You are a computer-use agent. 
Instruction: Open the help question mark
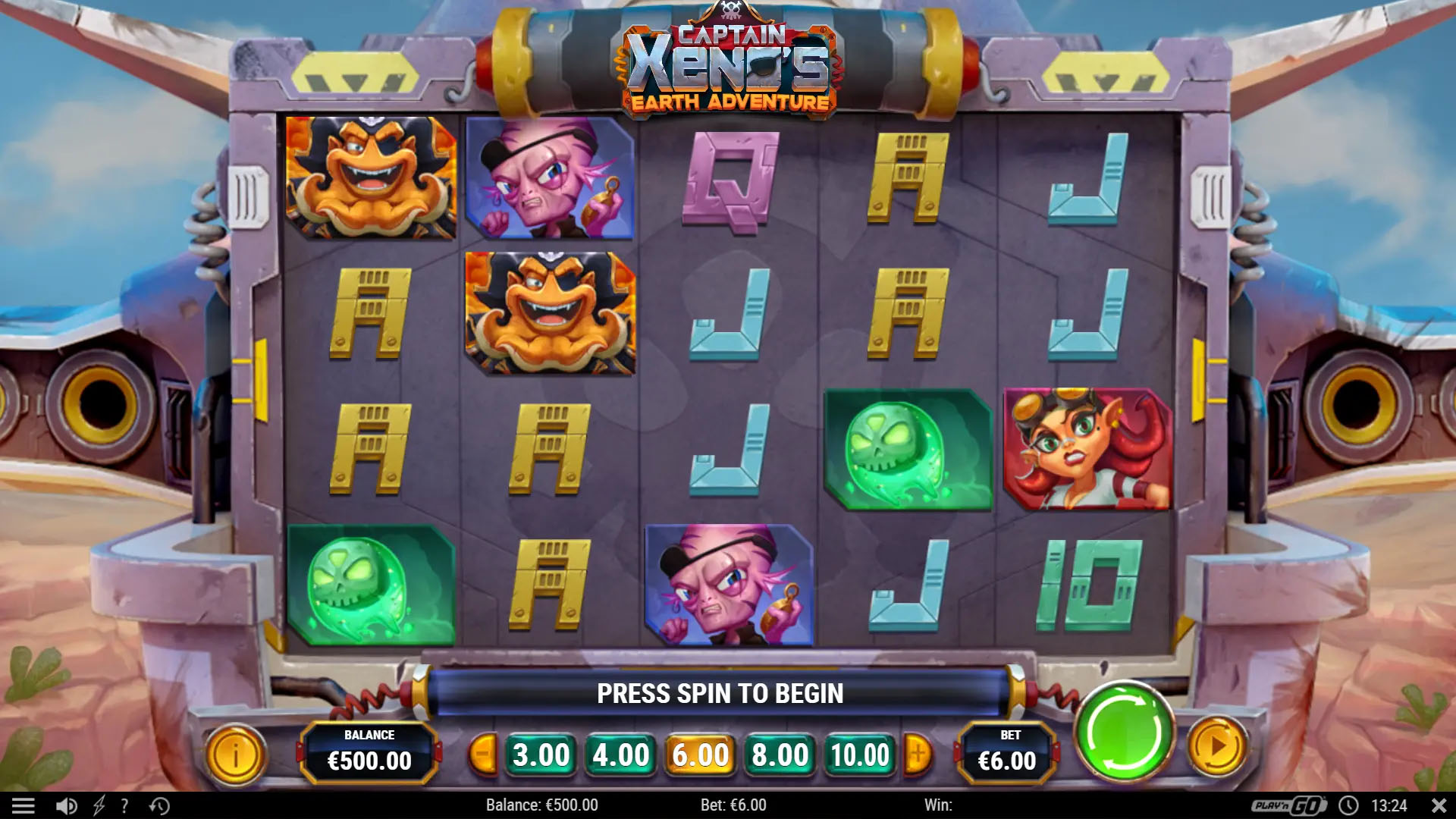pos(124,805)
